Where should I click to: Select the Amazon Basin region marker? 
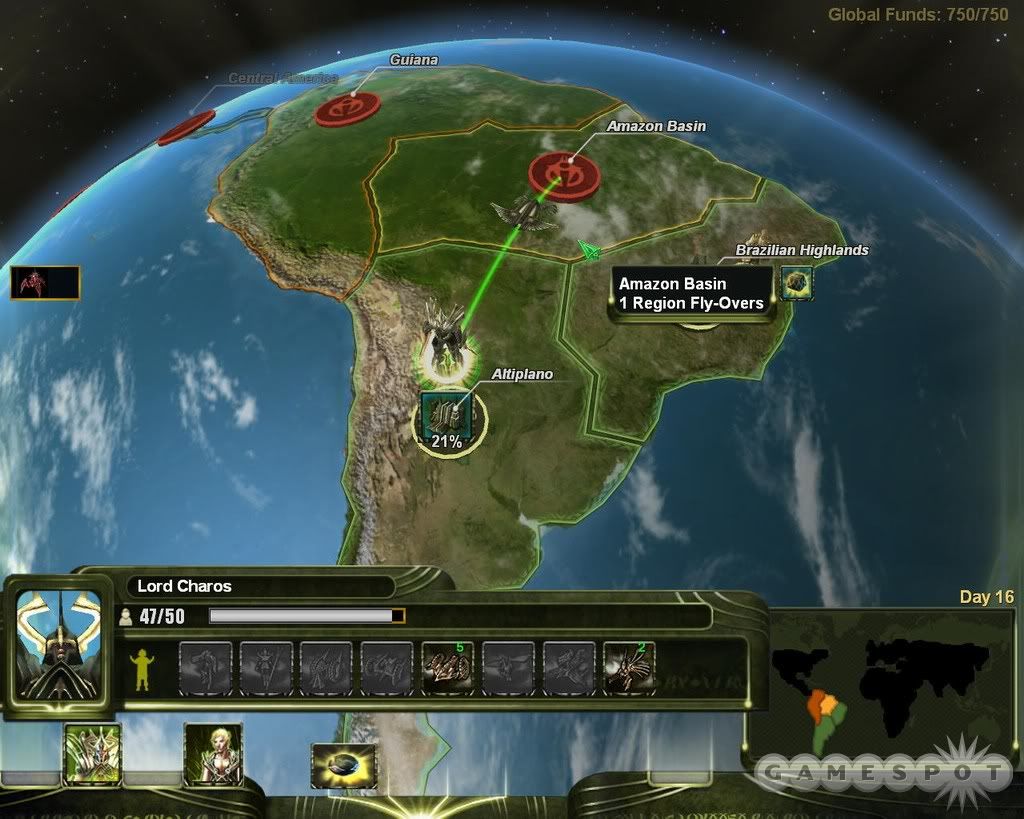pos(564,174)
